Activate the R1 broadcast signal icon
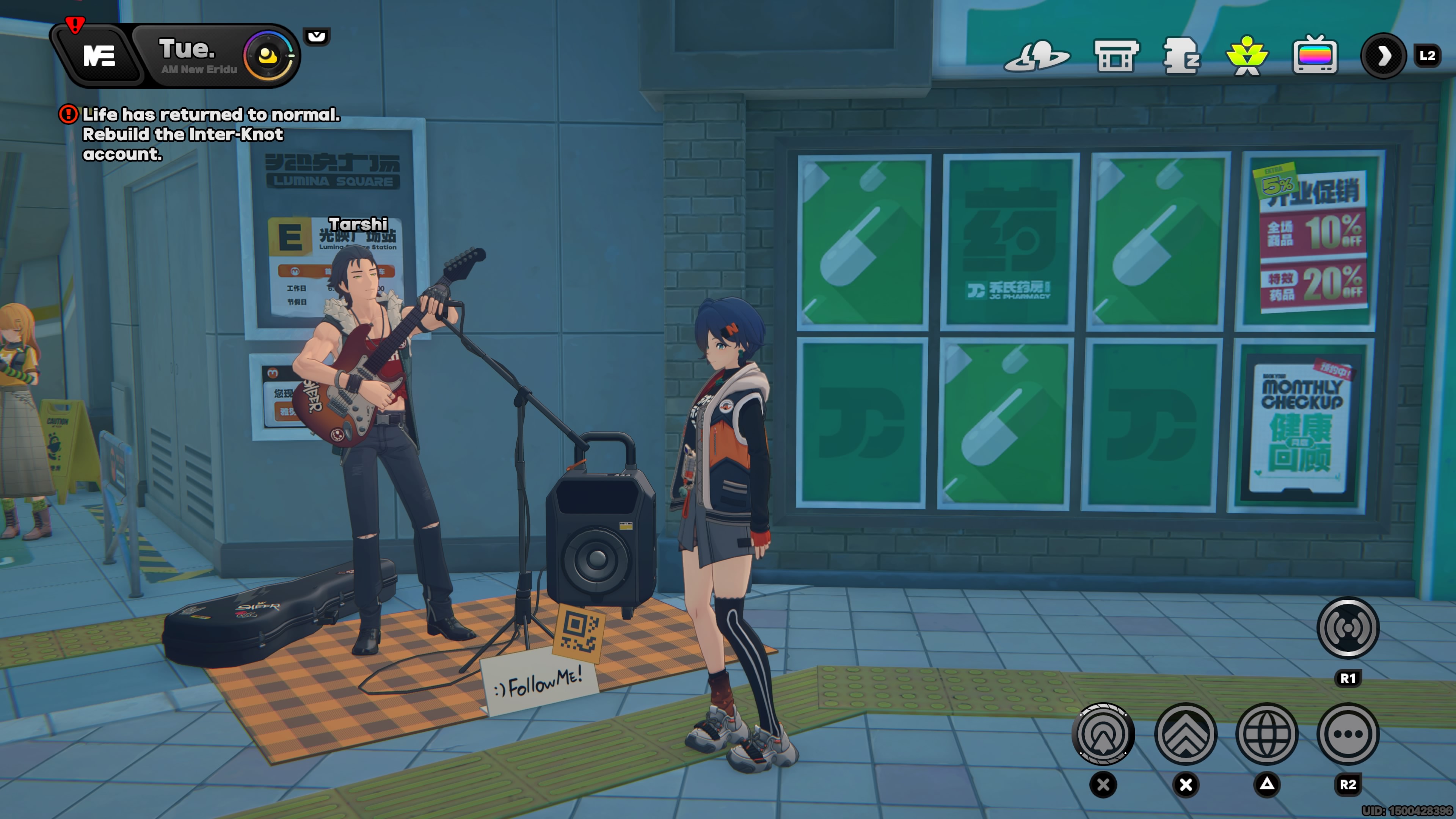Screen dimensions: 1456x819 (x=1348, y=628)
